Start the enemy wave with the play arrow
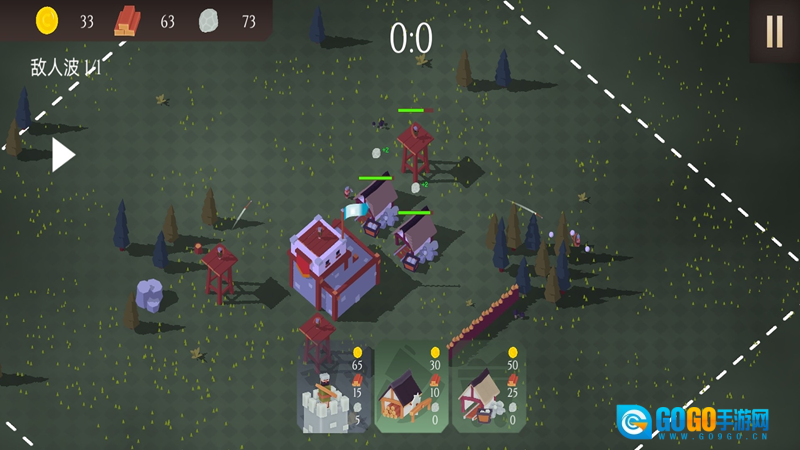The height and width of the screenshot is (450, 800). 63,155
